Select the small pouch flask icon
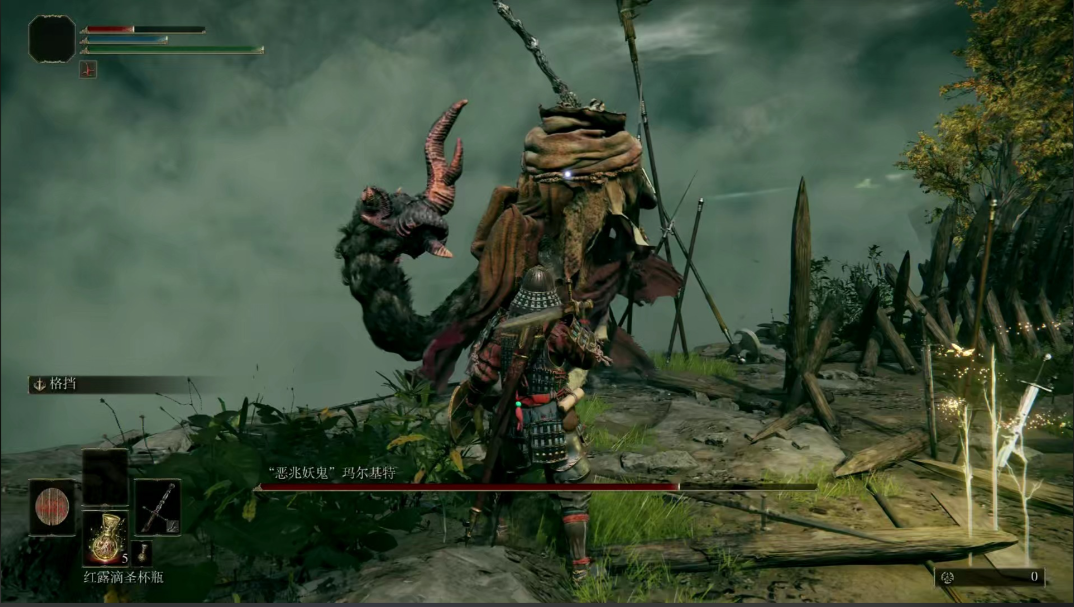 [x=143, y=553]
